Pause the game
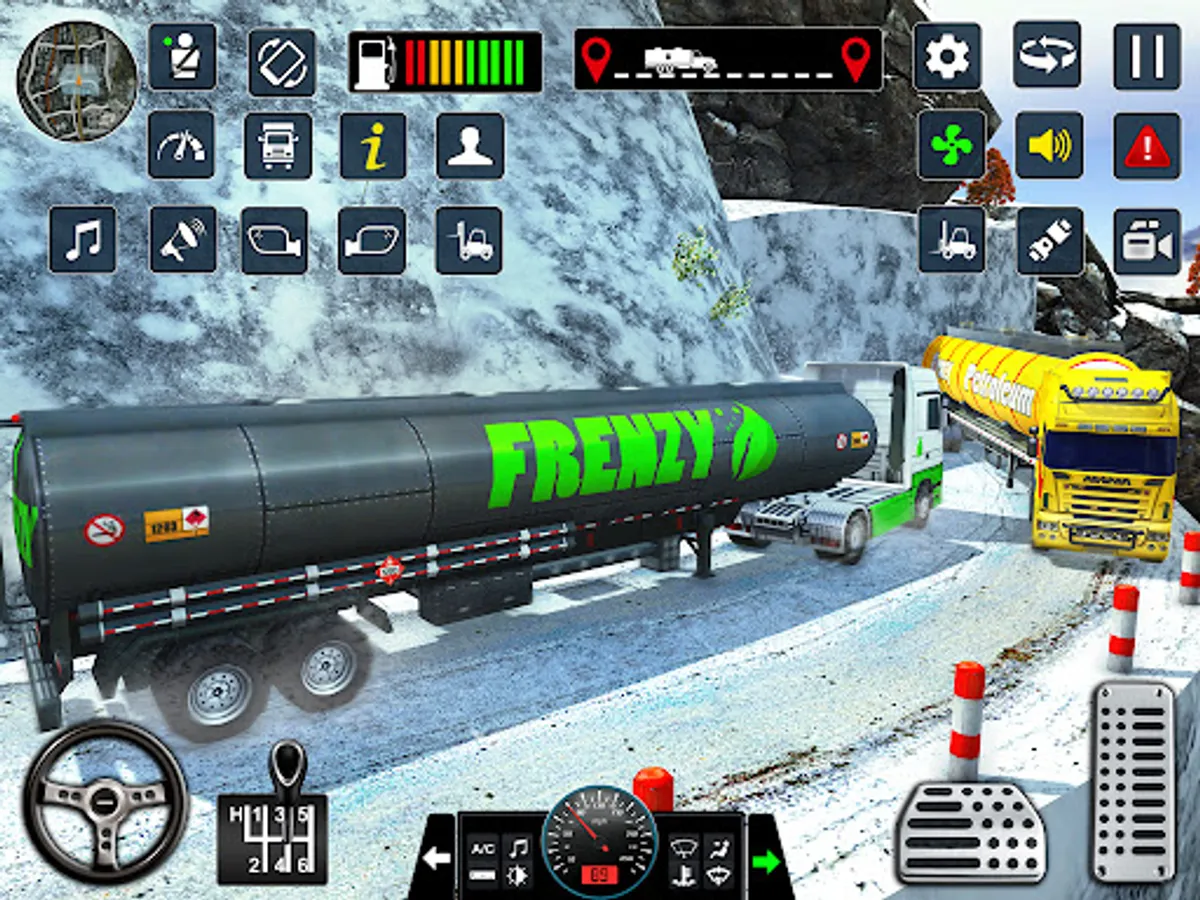This screenshot has width=1200, height=900. click(1147, 57)
